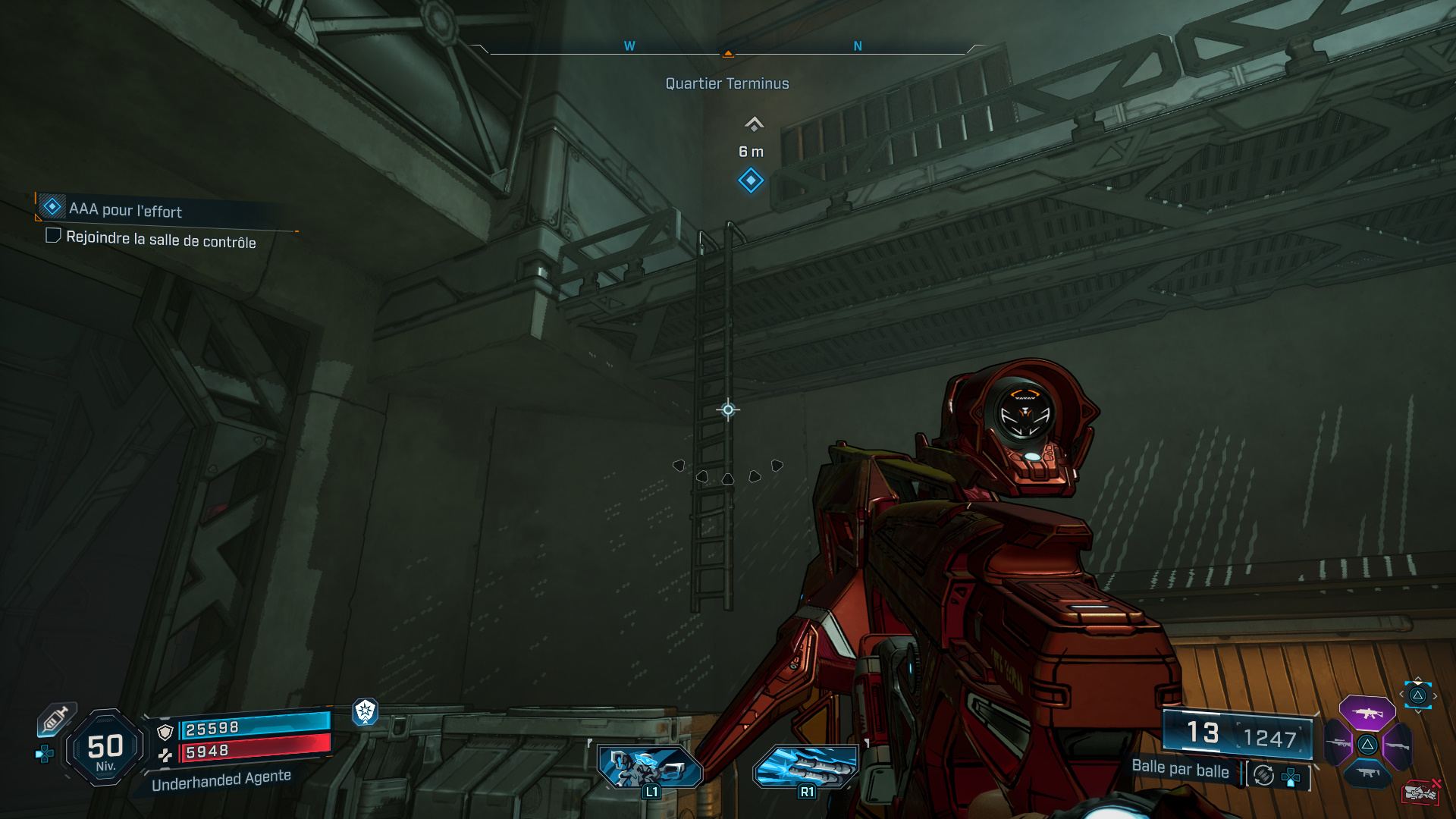Viewport: 1456px width, 819px height.
Task: Choose the blue submachine gun weapon slot
Action: [1367, 773]
